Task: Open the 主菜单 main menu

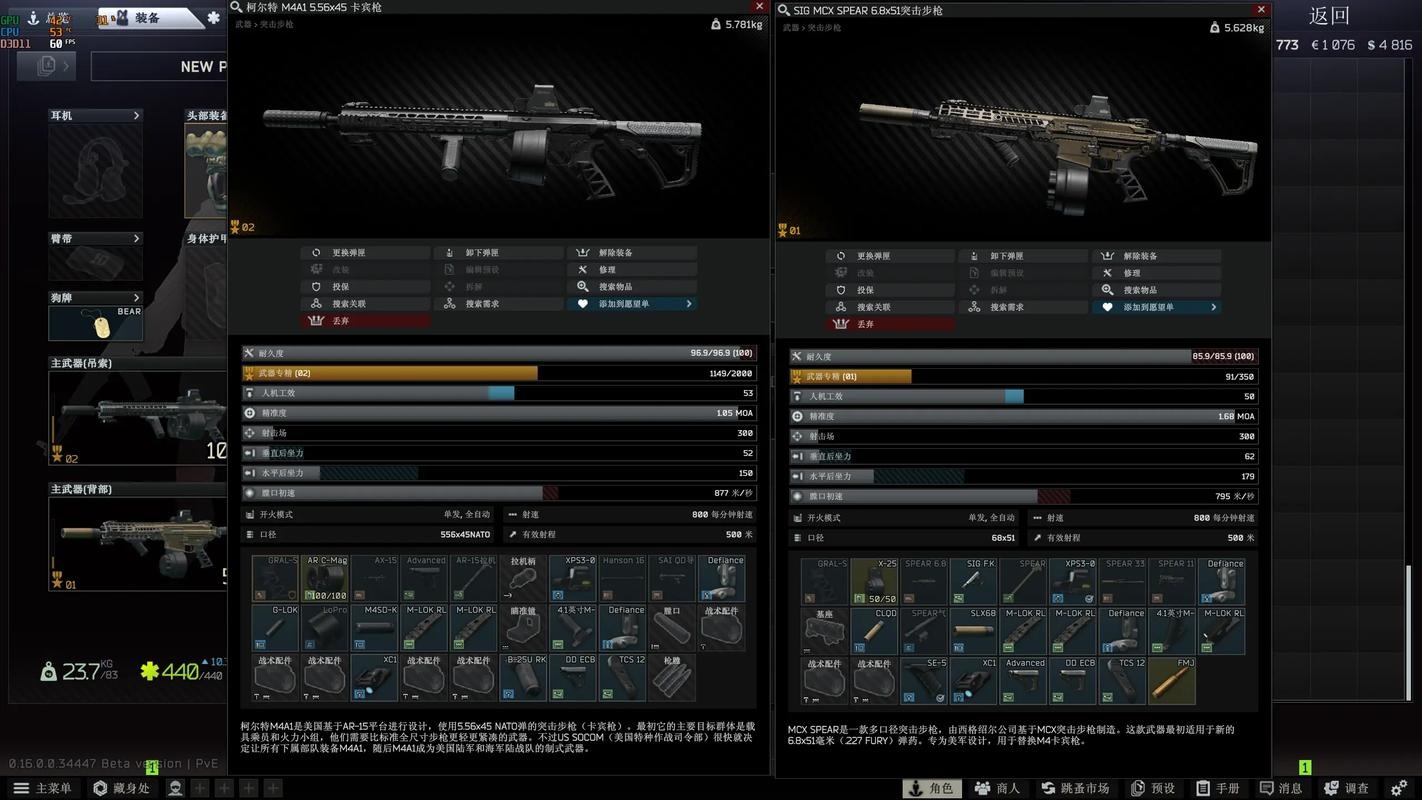Action: [x=43, y=788]
